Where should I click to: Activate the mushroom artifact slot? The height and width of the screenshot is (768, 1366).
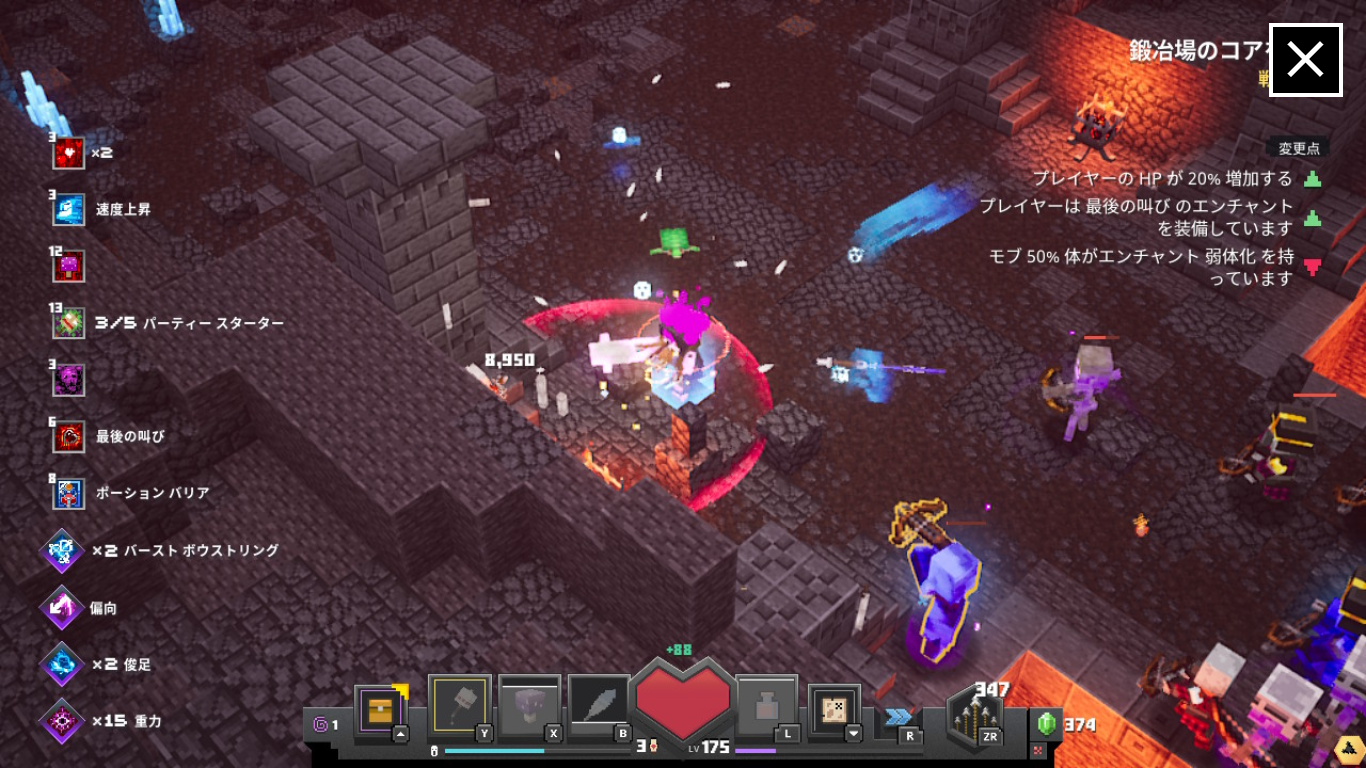pyautogui.click(x=529, y=707)
